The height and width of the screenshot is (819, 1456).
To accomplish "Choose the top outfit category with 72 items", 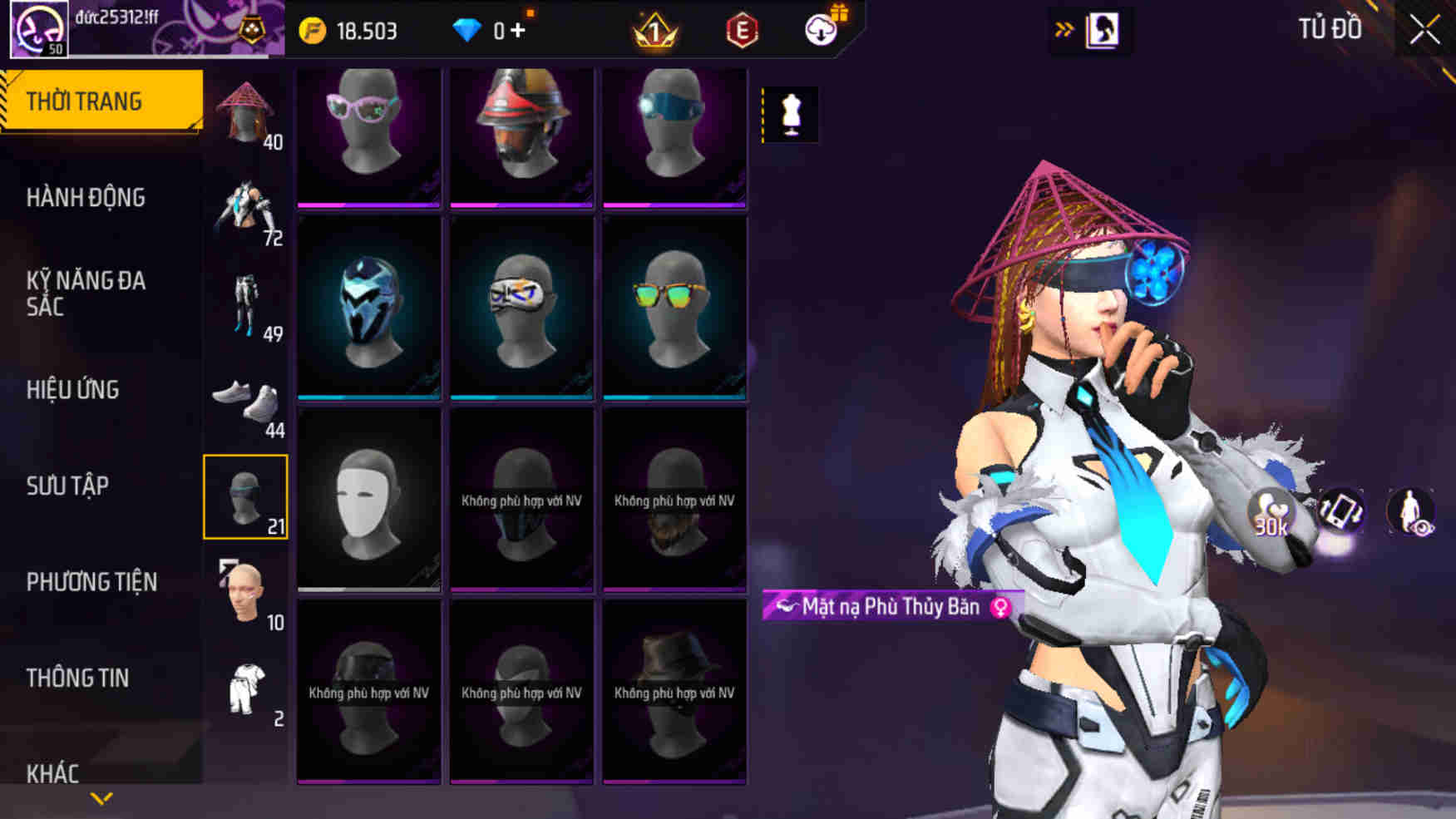I will (245, 210).
